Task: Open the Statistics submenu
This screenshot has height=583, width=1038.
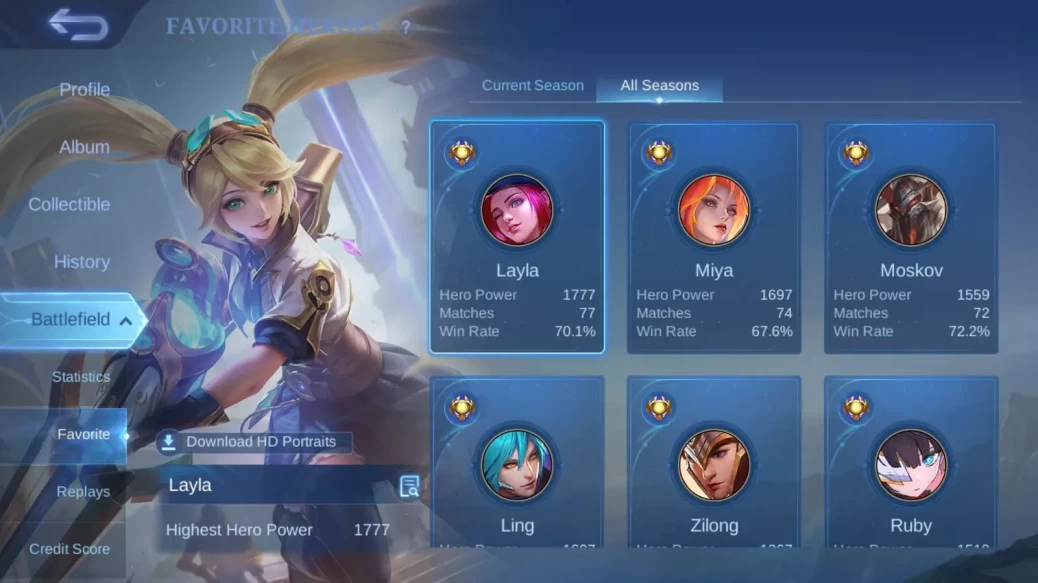Action: pos(81,377)
